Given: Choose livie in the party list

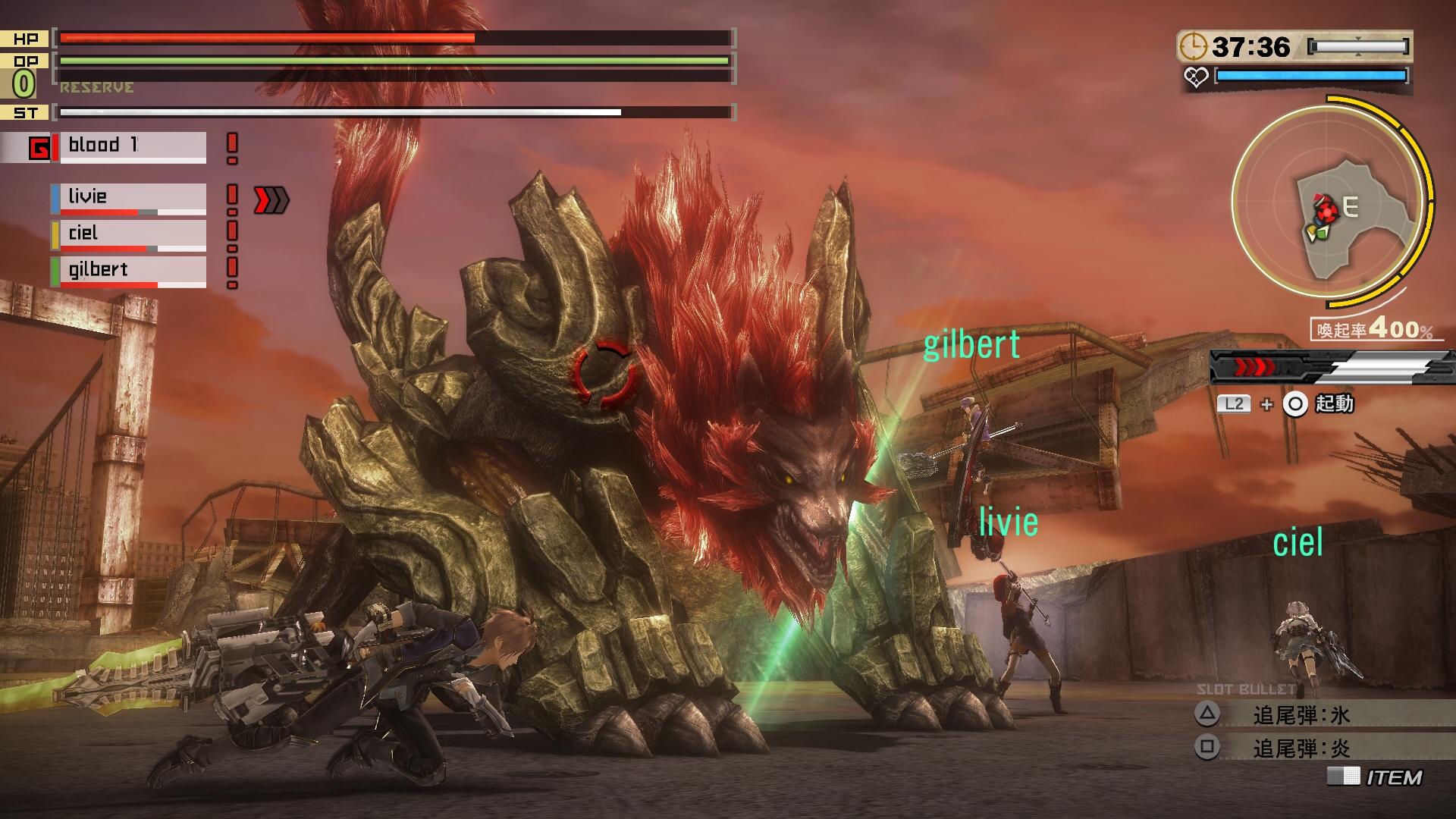Looking at the screenshot, I should [129, 198].
